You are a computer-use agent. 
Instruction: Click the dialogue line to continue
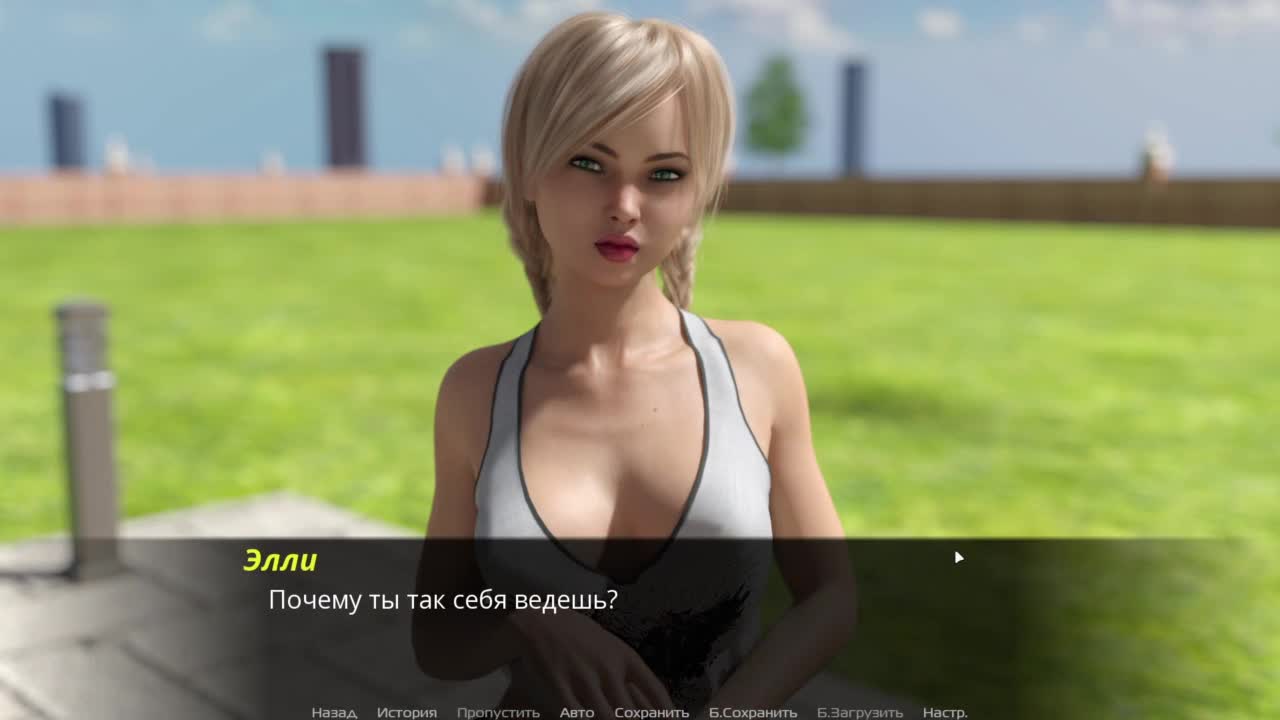[x=443, y=600]
